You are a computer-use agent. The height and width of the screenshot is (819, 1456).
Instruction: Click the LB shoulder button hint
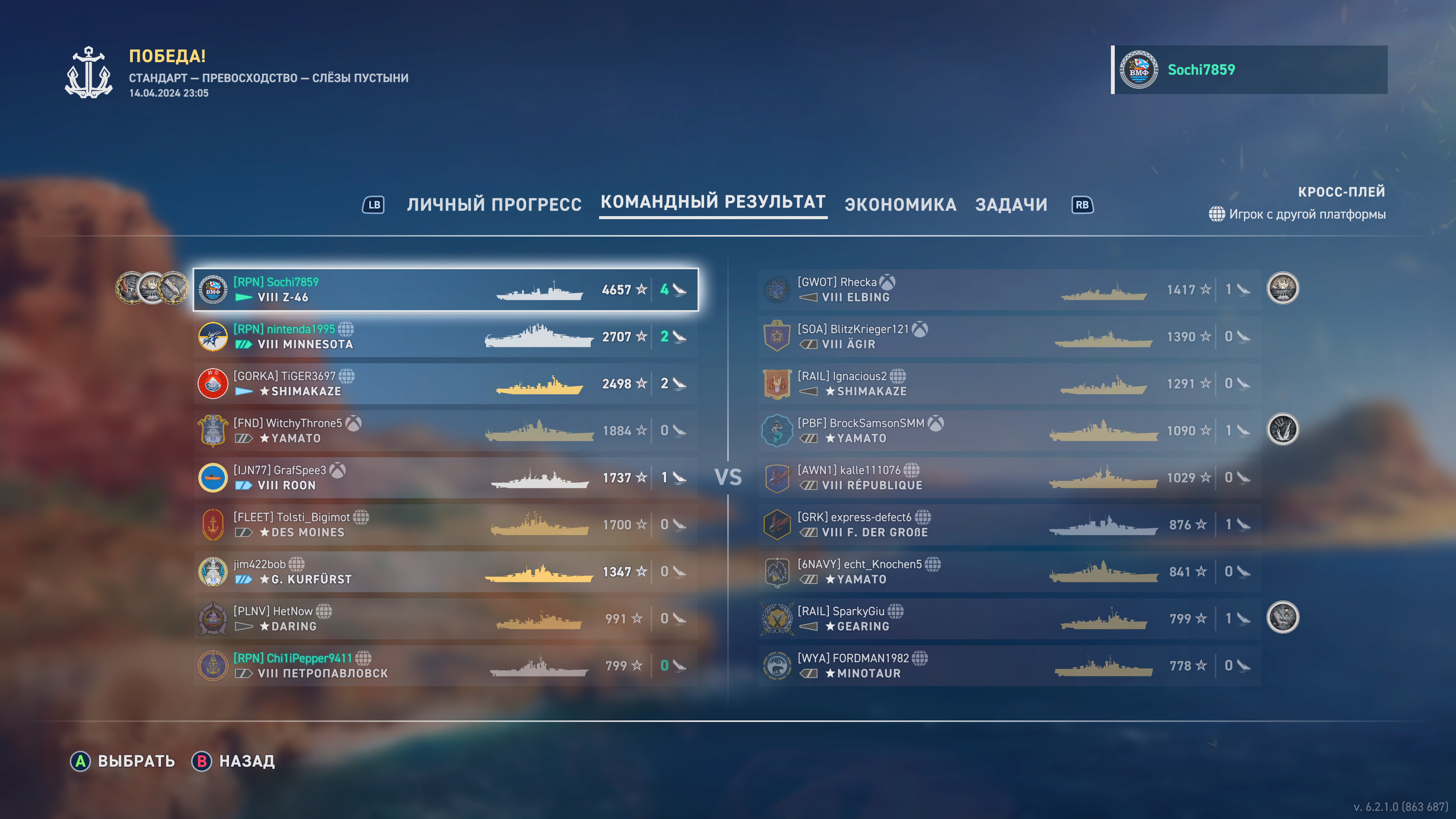pos(373,205)
